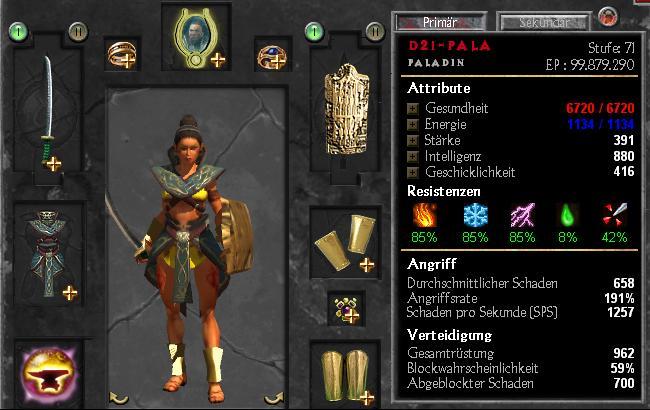
Task: Switch to the Primär stats tab
Action: 431,21
